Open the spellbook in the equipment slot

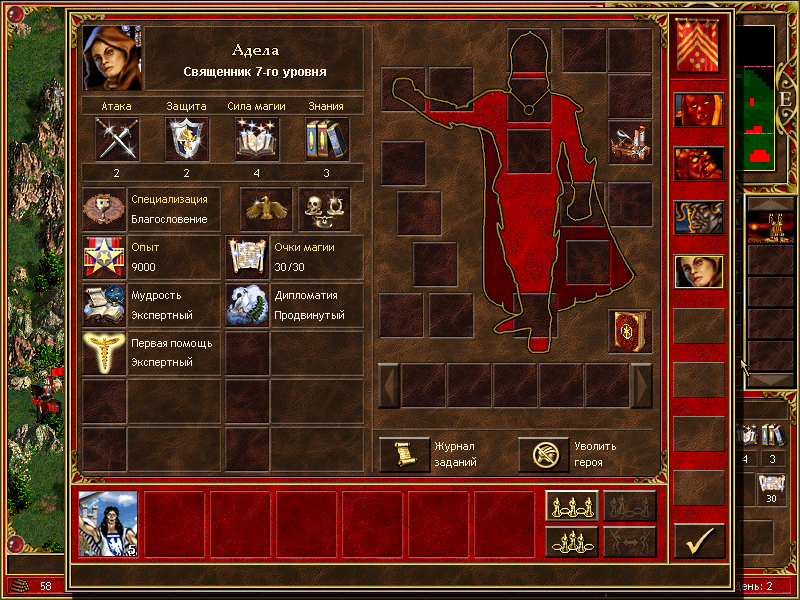click(x=630, y=331)
